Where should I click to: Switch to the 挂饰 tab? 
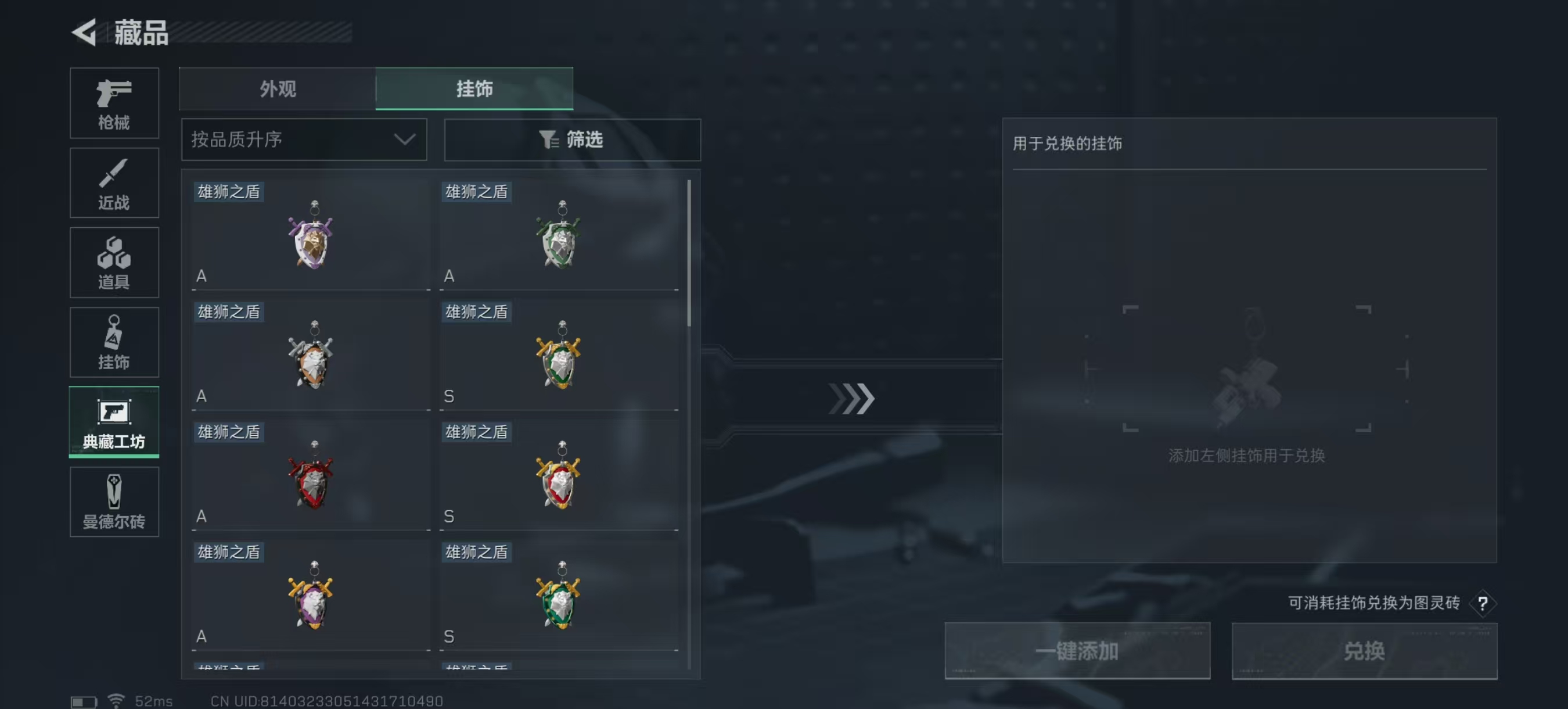(475, 89)
